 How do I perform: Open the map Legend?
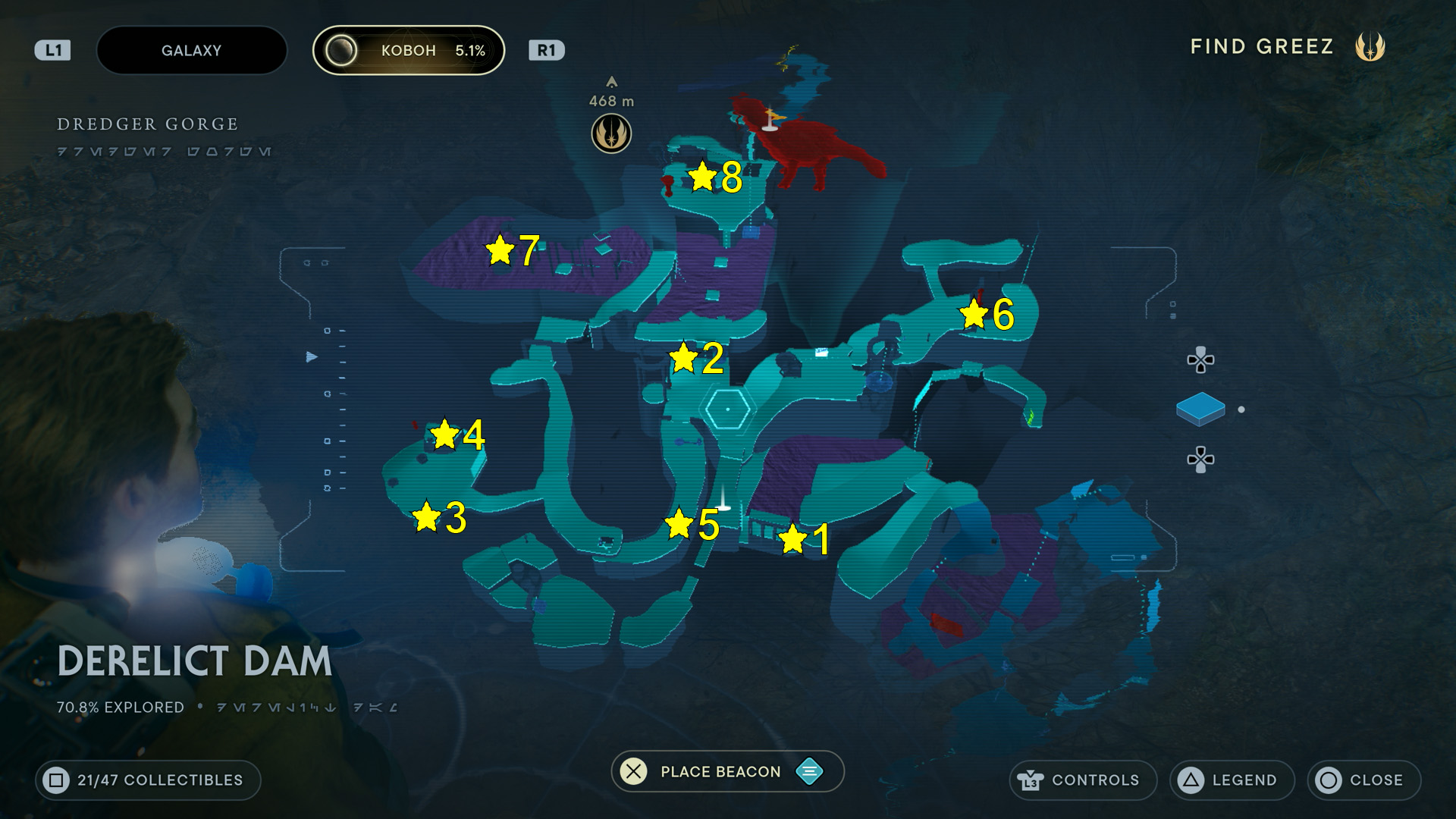(x=1231, y=780)
